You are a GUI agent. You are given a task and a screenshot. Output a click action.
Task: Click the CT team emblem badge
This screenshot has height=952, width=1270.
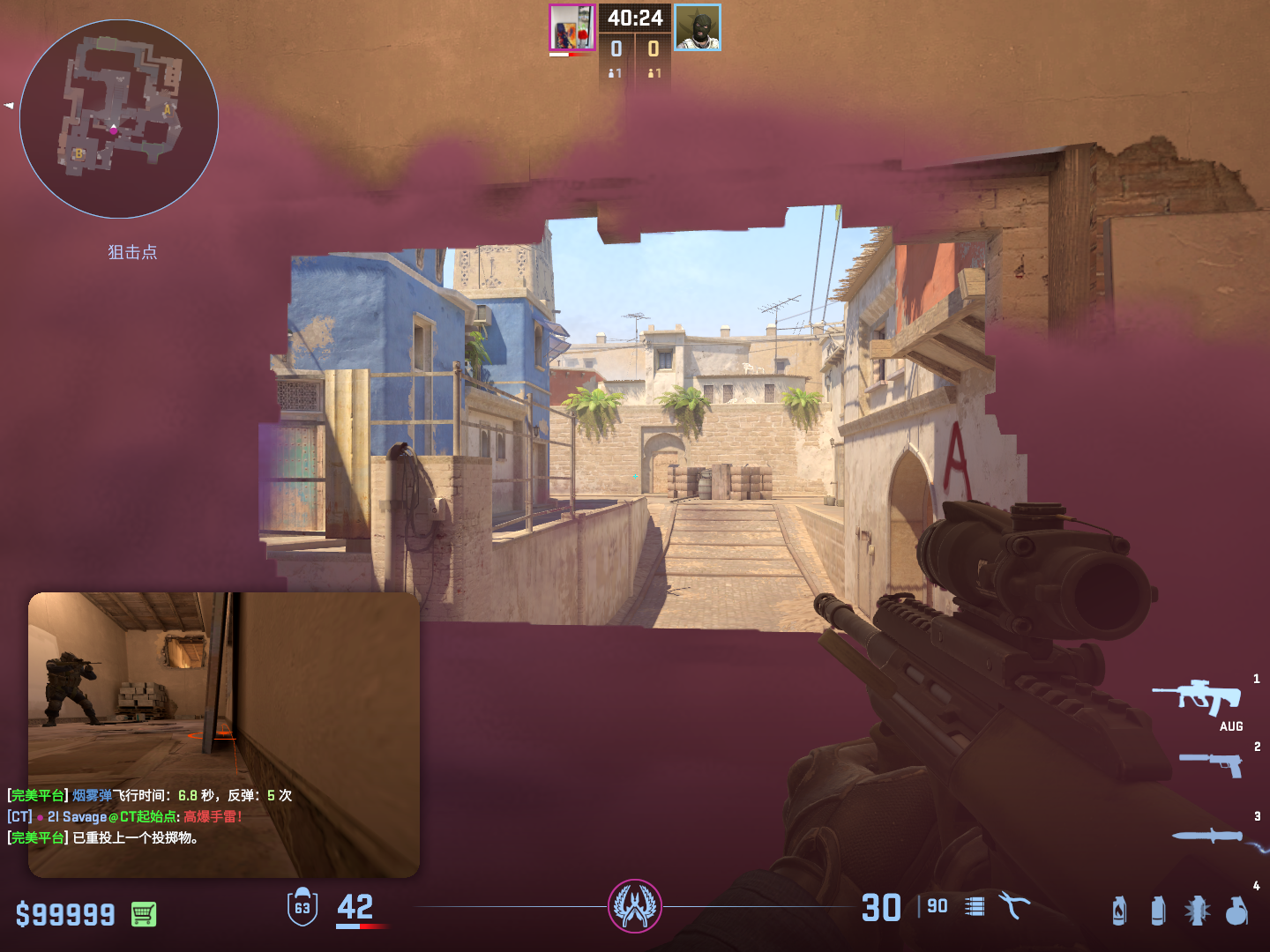pyautogui.click(x=635, y=906)
